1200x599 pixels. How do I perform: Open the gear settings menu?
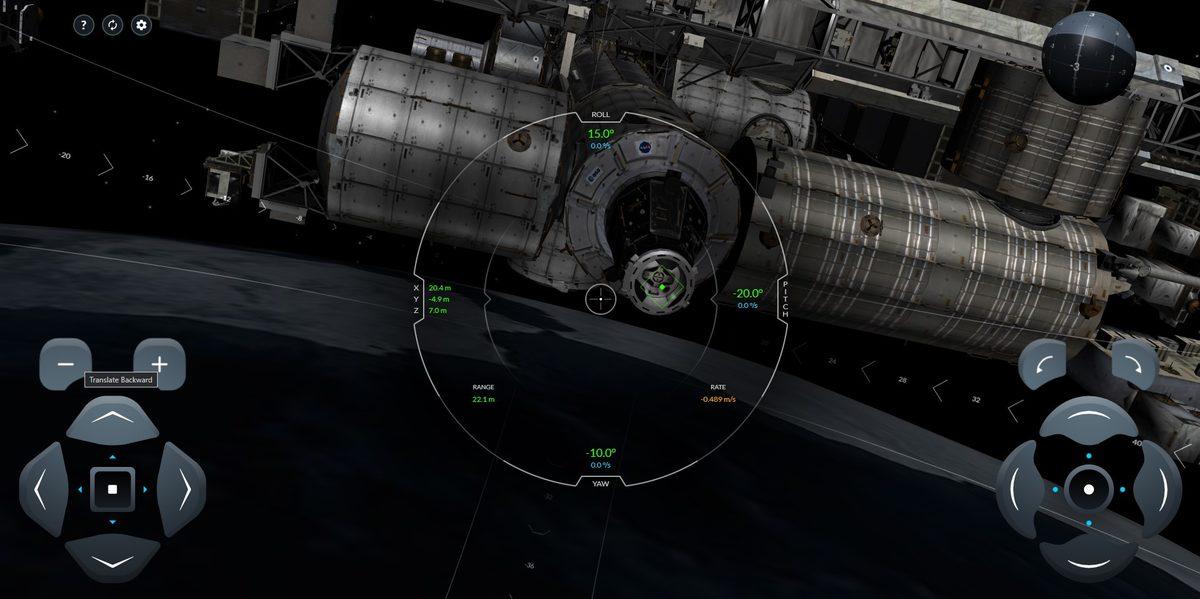click(142, 25)
